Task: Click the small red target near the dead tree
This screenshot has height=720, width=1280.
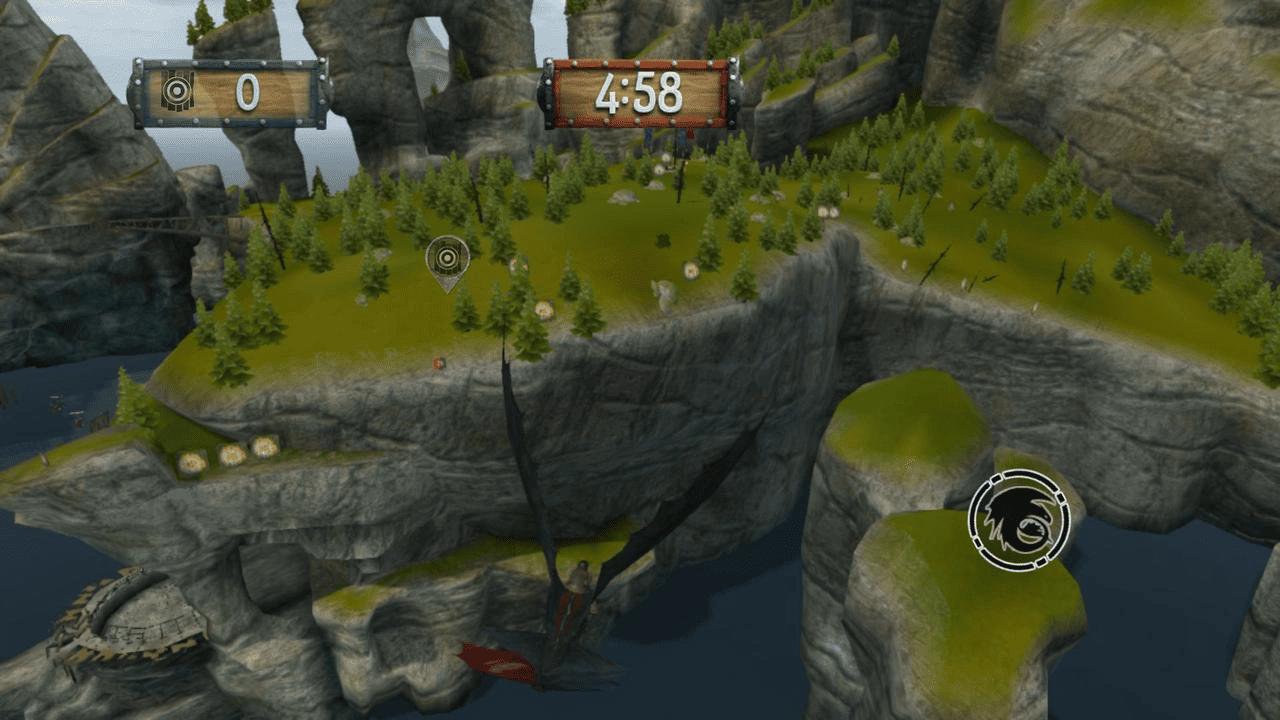Action: (437, 363)
